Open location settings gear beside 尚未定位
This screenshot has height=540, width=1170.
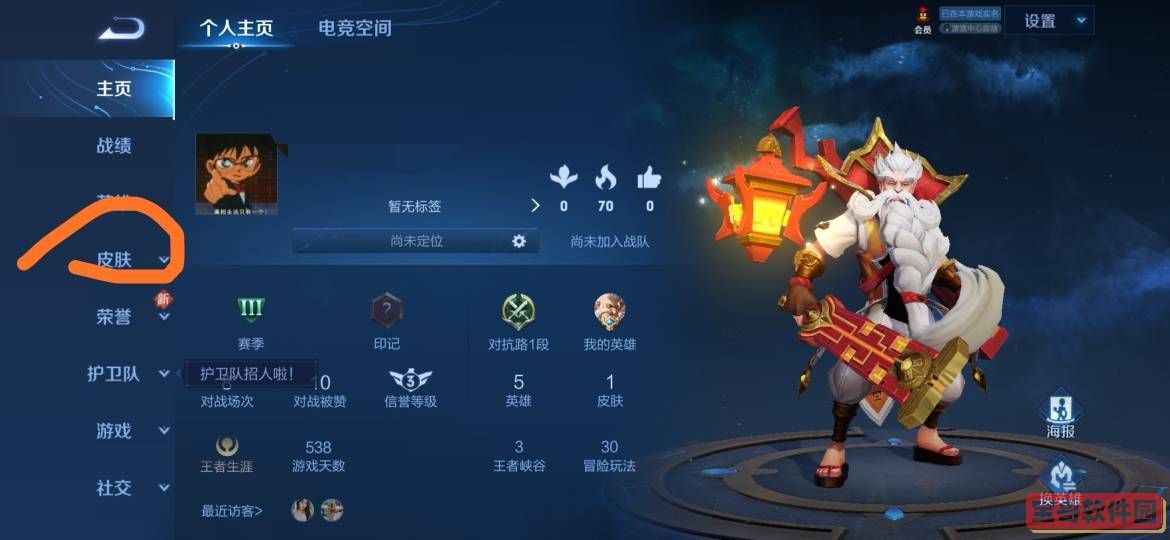[x=519, y=241]
